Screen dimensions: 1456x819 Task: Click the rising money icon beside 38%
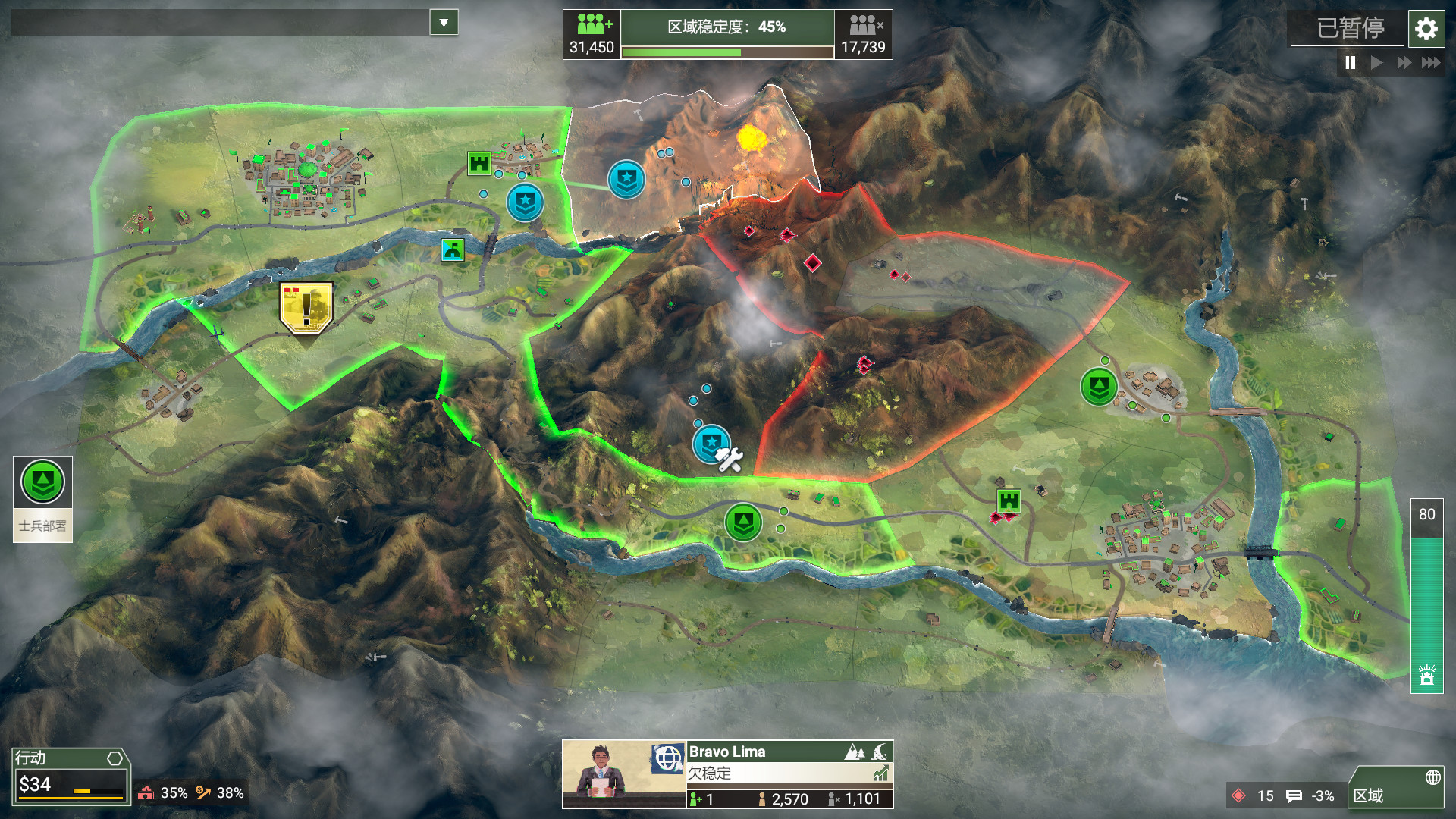click(203, 792)
